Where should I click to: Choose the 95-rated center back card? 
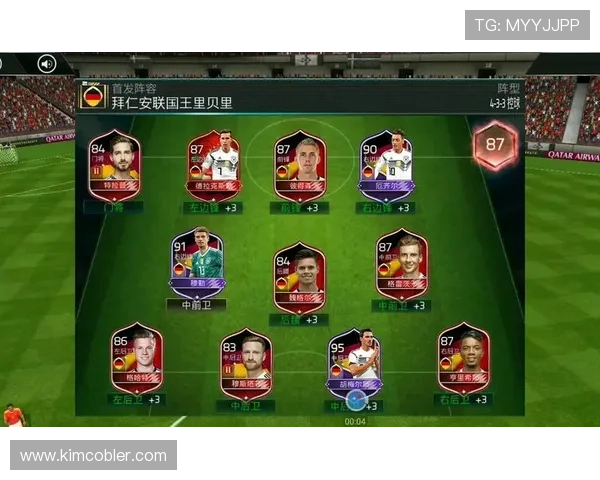point(354,360)
